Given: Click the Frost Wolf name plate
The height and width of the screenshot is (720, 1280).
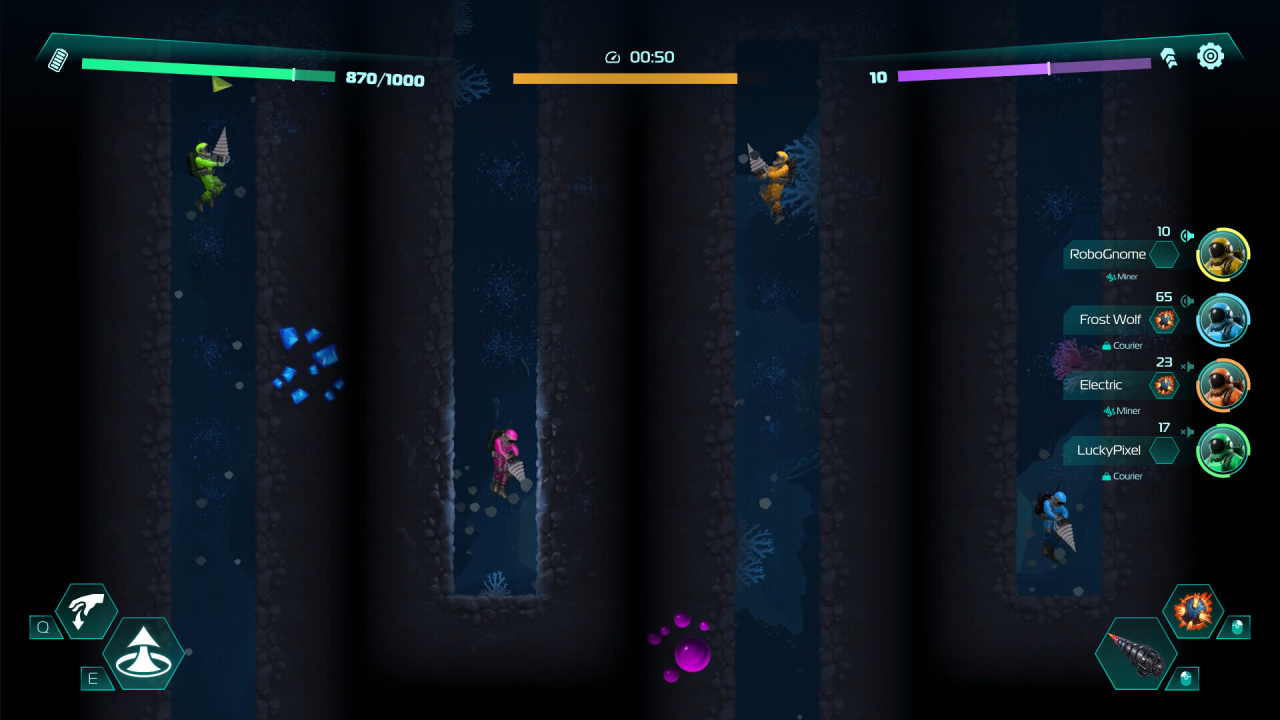Looking at the screenshot, I should coord(1109,320).
